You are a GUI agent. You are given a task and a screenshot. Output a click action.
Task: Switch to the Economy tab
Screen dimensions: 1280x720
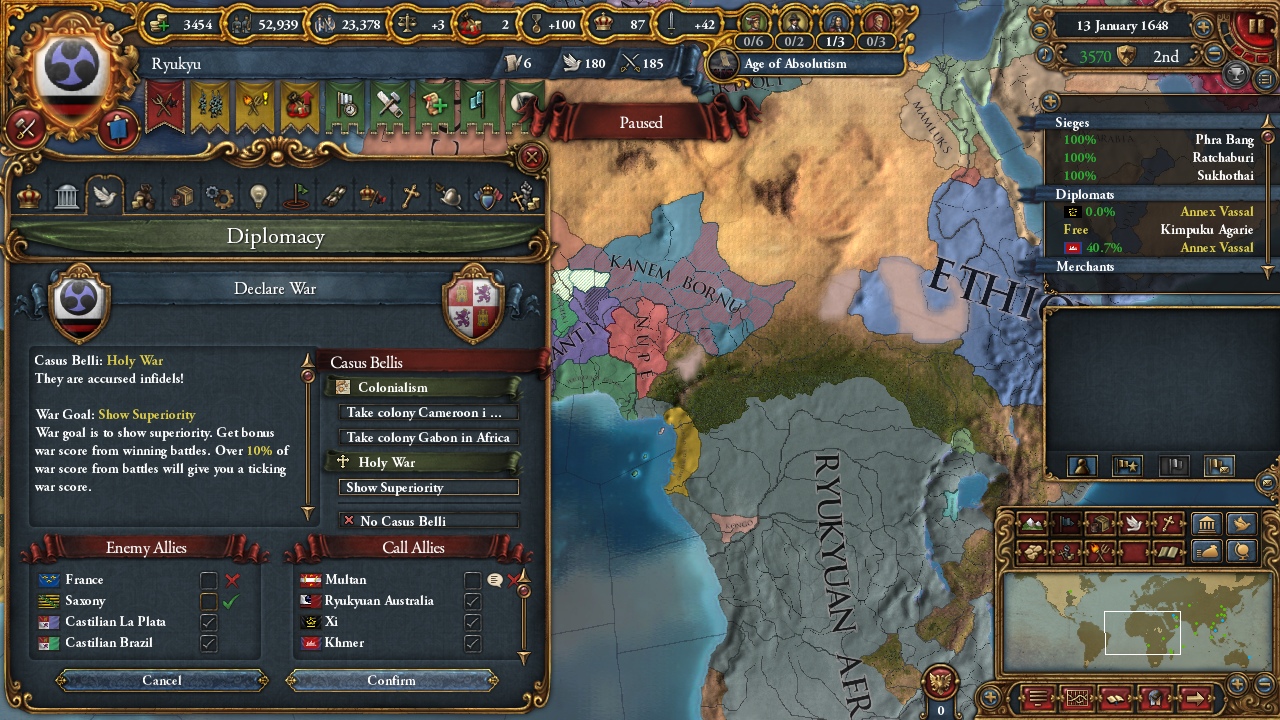[144, 196]
